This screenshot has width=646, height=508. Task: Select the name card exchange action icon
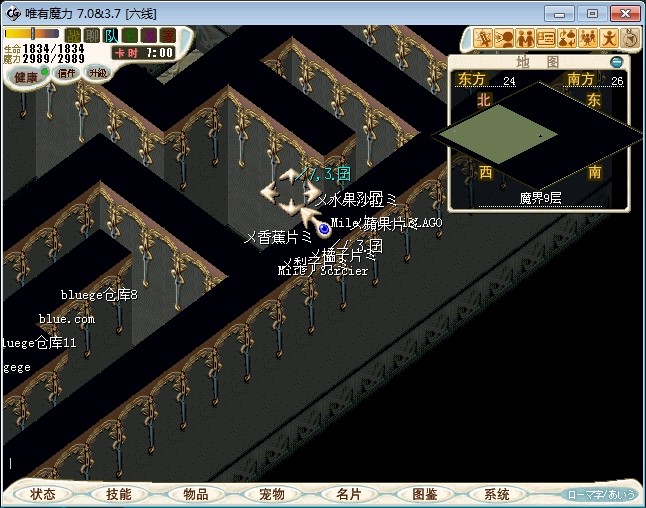point(546,39)
